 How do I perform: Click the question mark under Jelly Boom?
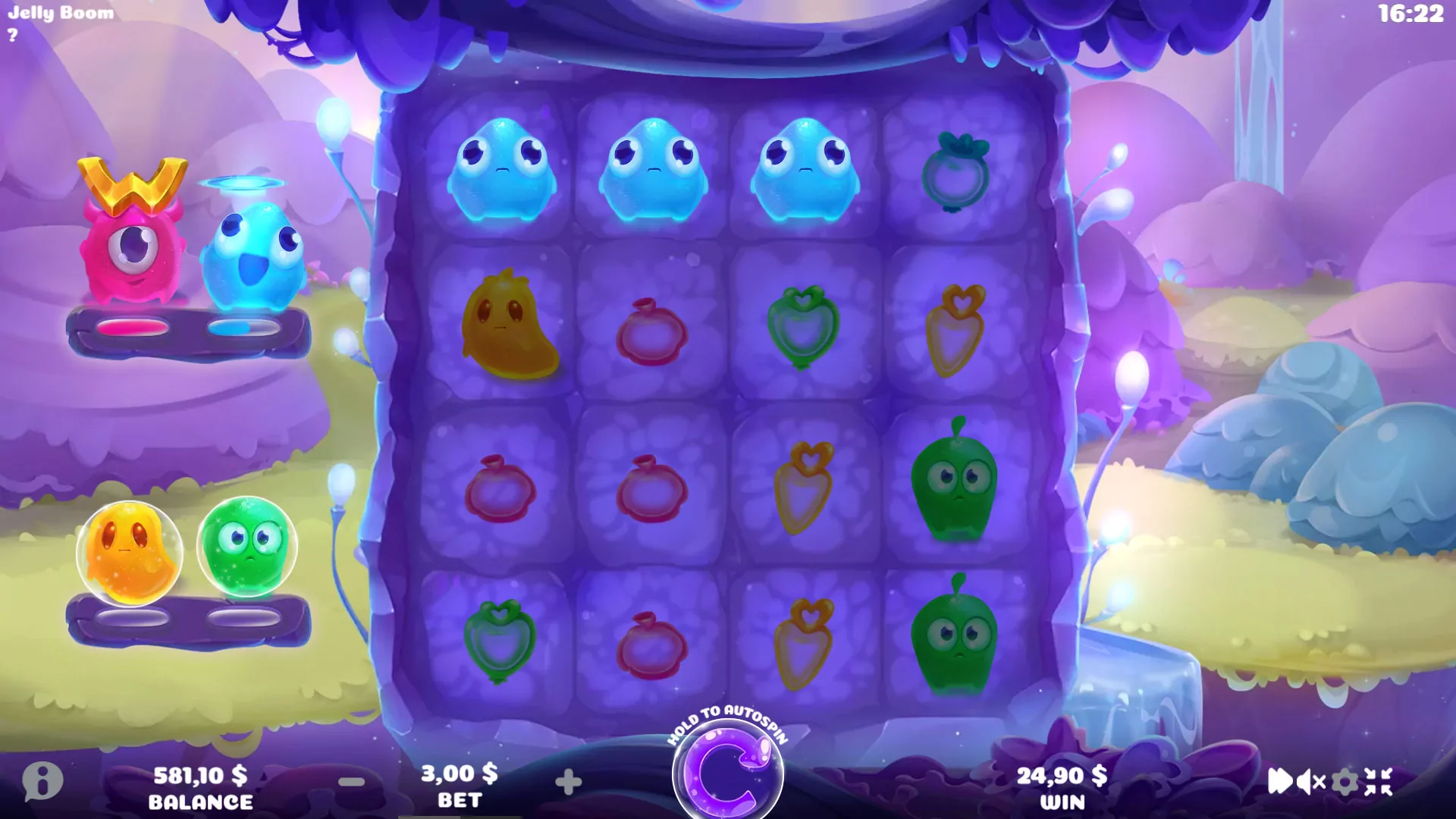point(14,35)
